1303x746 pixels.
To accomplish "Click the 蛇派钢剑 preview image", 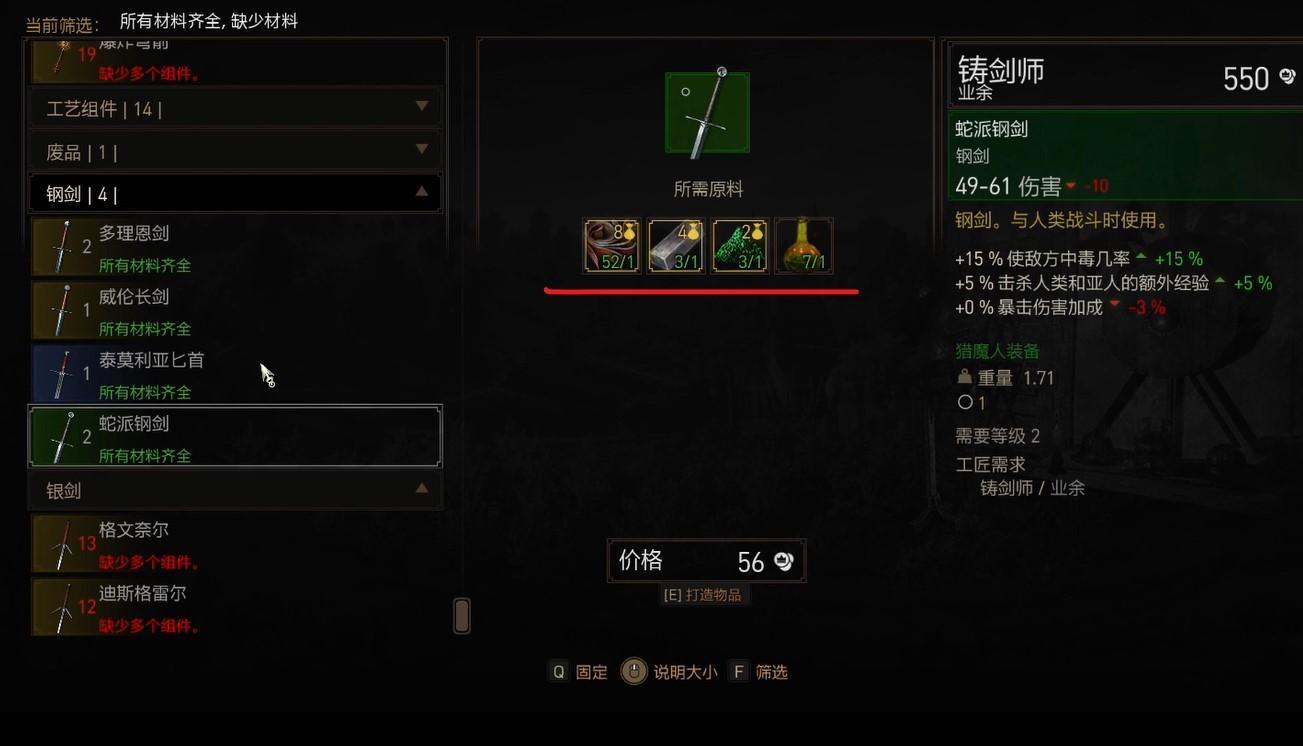I will (707, 111).
